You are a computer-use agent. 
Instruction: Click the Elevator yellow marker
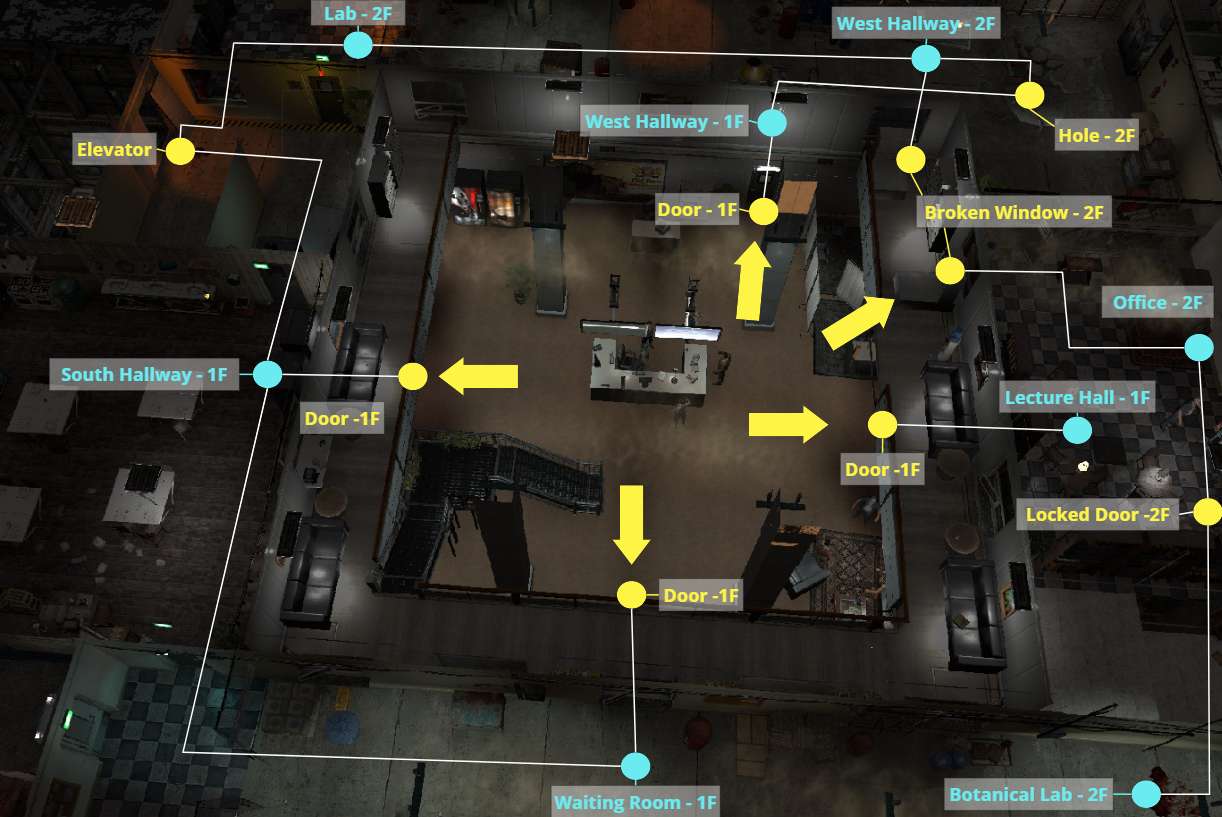(180, 151)
